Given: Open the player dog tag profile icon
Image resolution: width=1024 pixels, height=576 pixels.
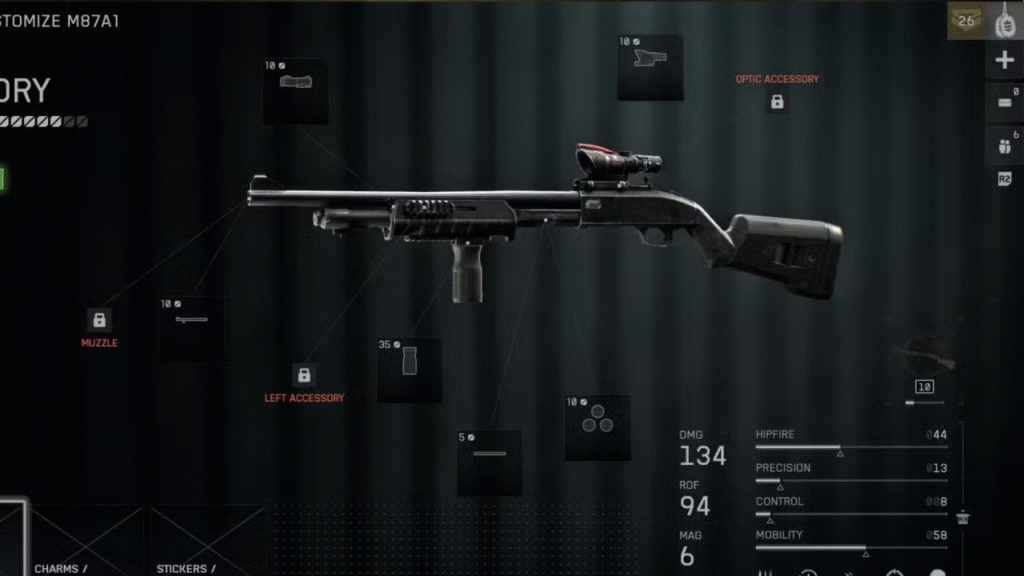Looking at the screenshot, I should pos(1005,21).
